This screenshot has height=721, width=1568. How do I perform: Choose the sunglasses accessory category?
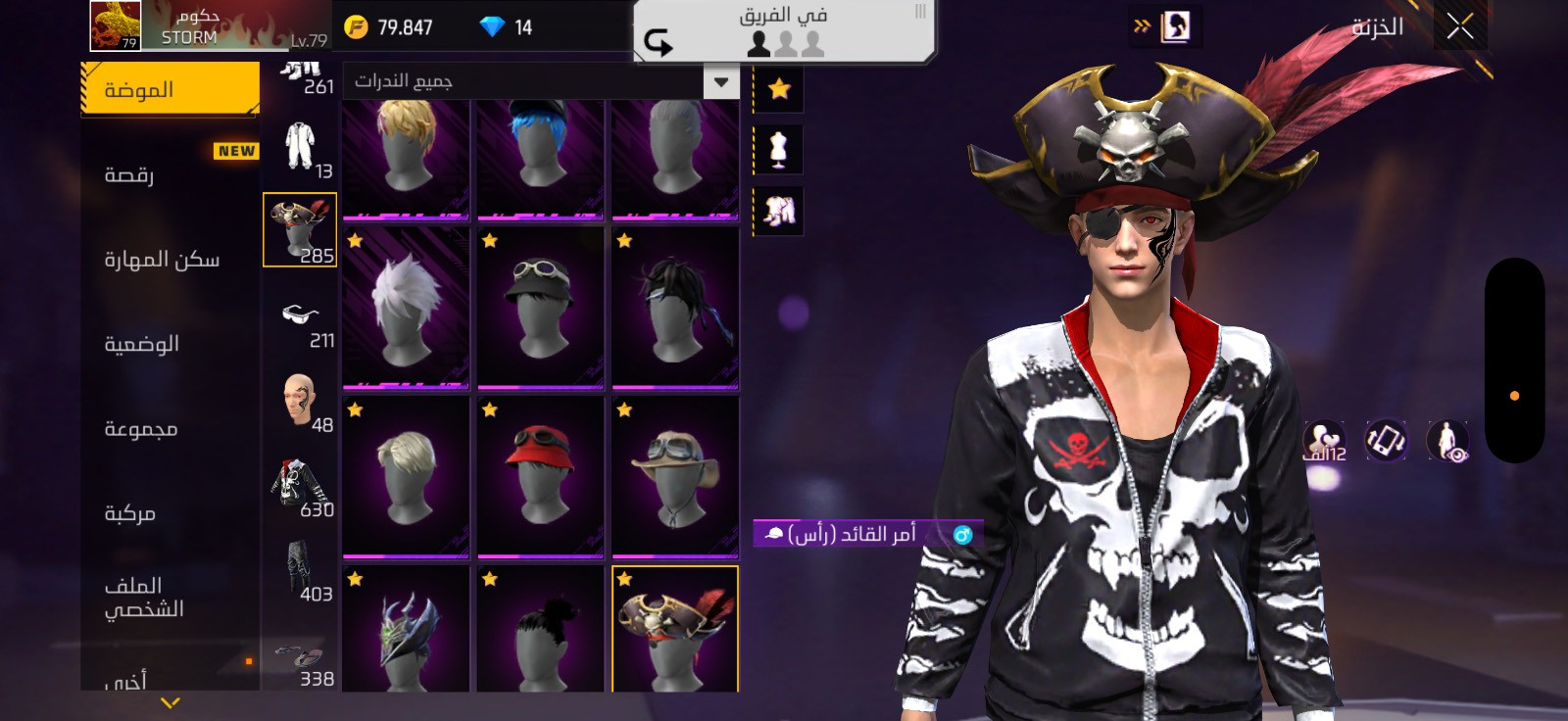[301, 316]
